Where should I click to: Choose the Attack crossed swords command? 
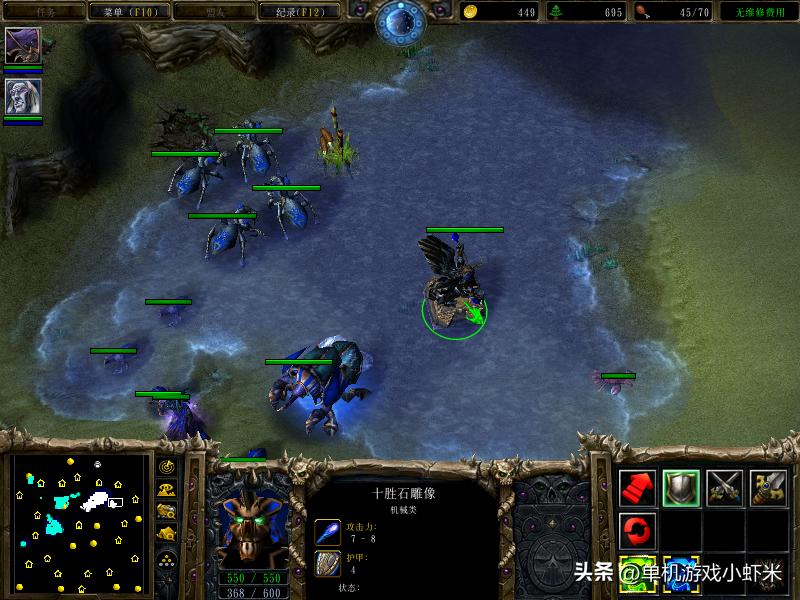click(x=725, y=487)
